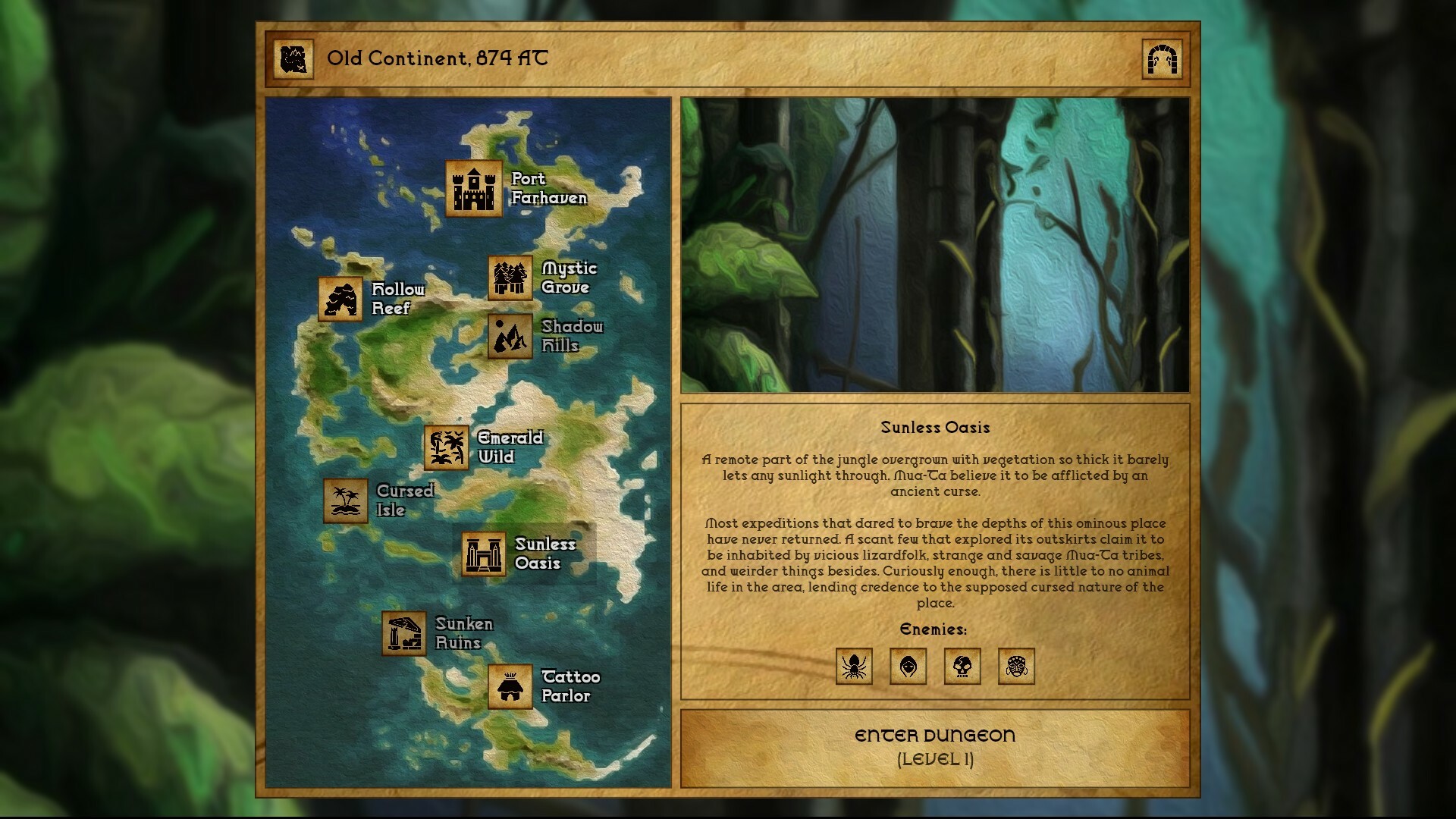The width and height of the screenshot is (1456, 819).
Task: Click the Enemies section label
Action: click(934, 629)
